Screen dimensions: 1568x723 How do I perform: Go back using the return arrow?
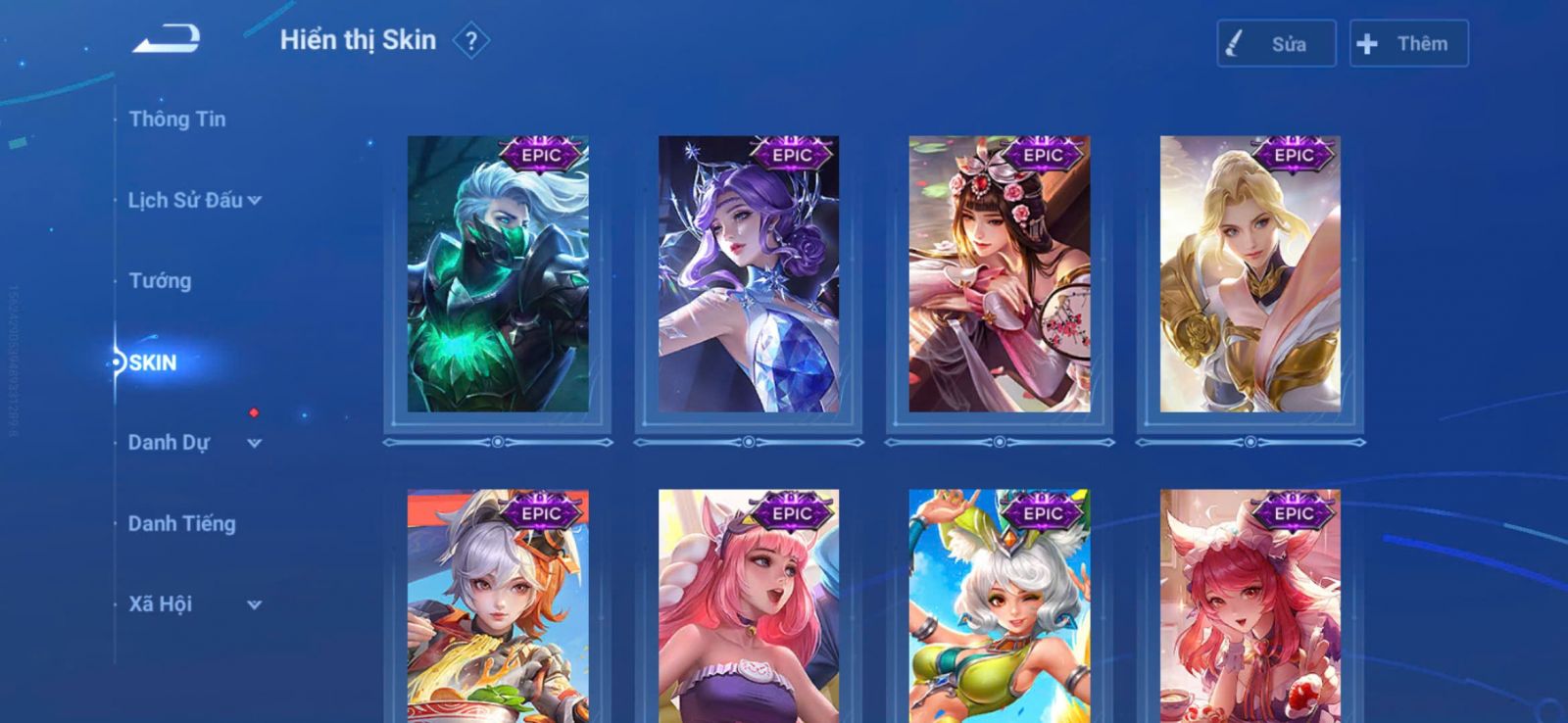167,40
